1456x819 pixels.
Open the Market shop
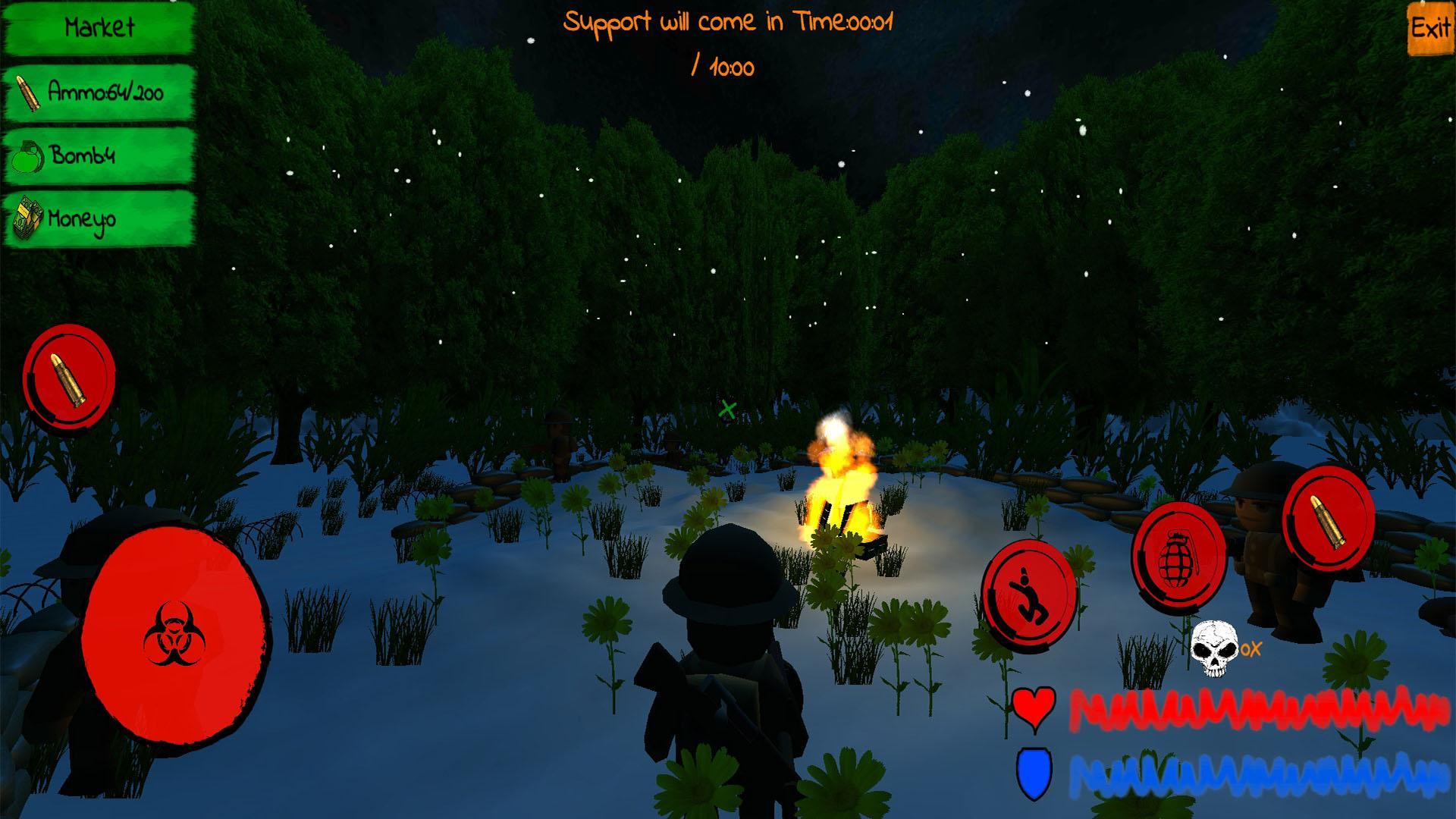point(99,29)
